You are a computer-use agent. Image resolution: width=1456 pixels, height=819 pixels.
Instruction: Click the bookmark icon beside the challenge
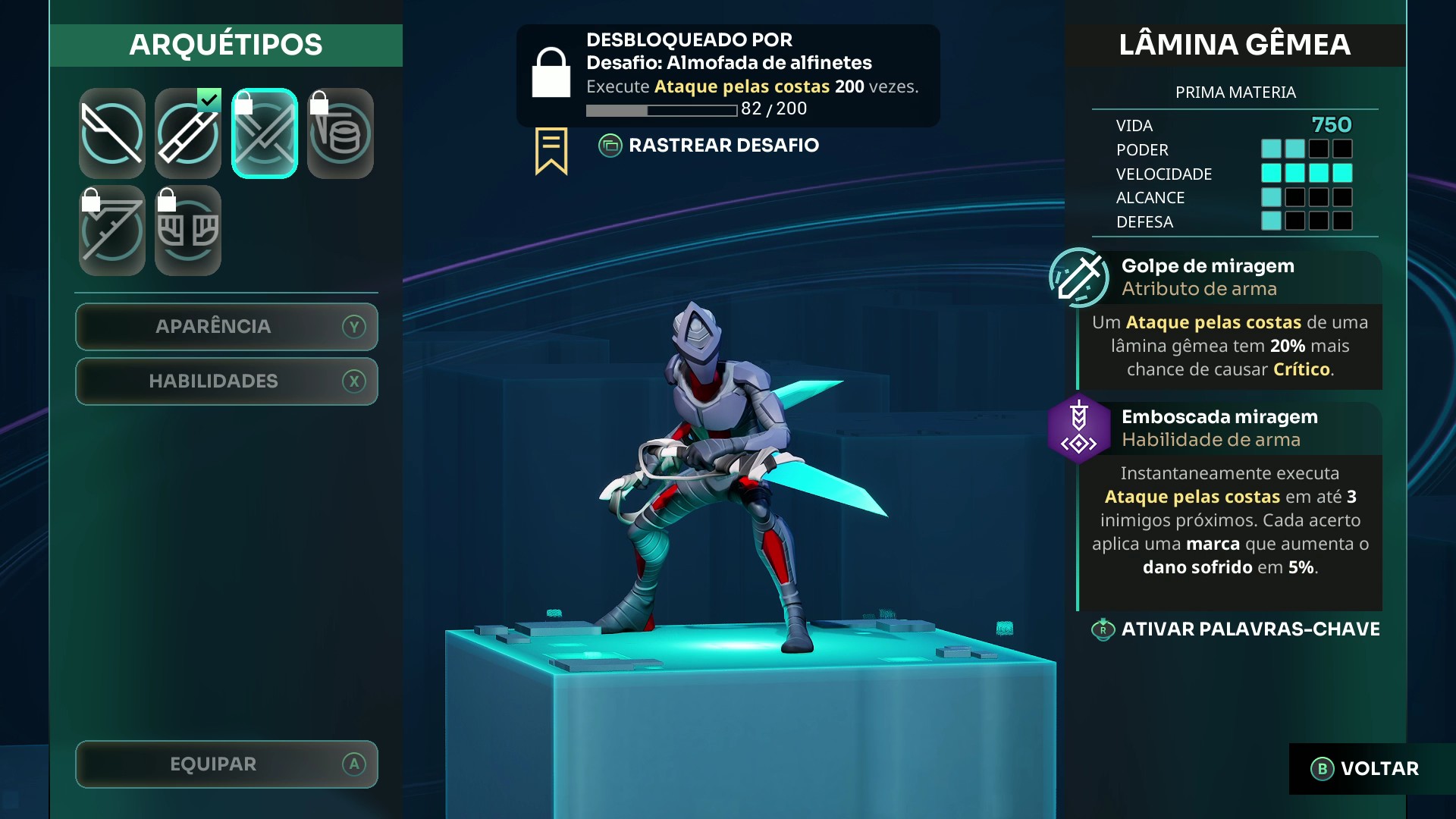pos(551,150)
